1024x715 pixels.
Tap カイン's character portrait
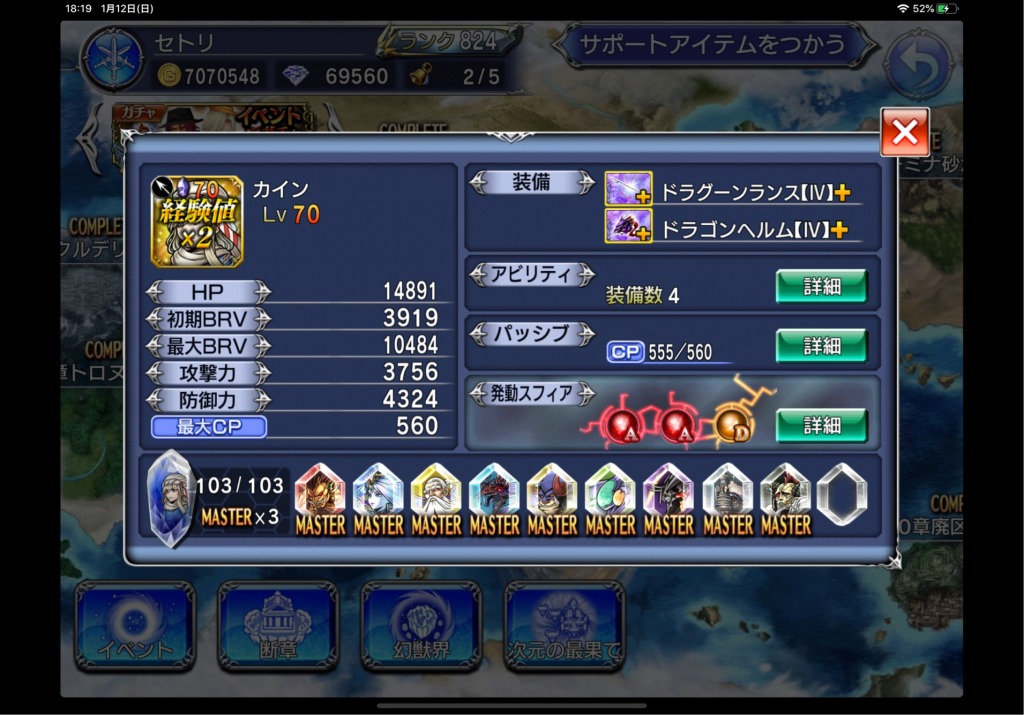tap(197, 221)
